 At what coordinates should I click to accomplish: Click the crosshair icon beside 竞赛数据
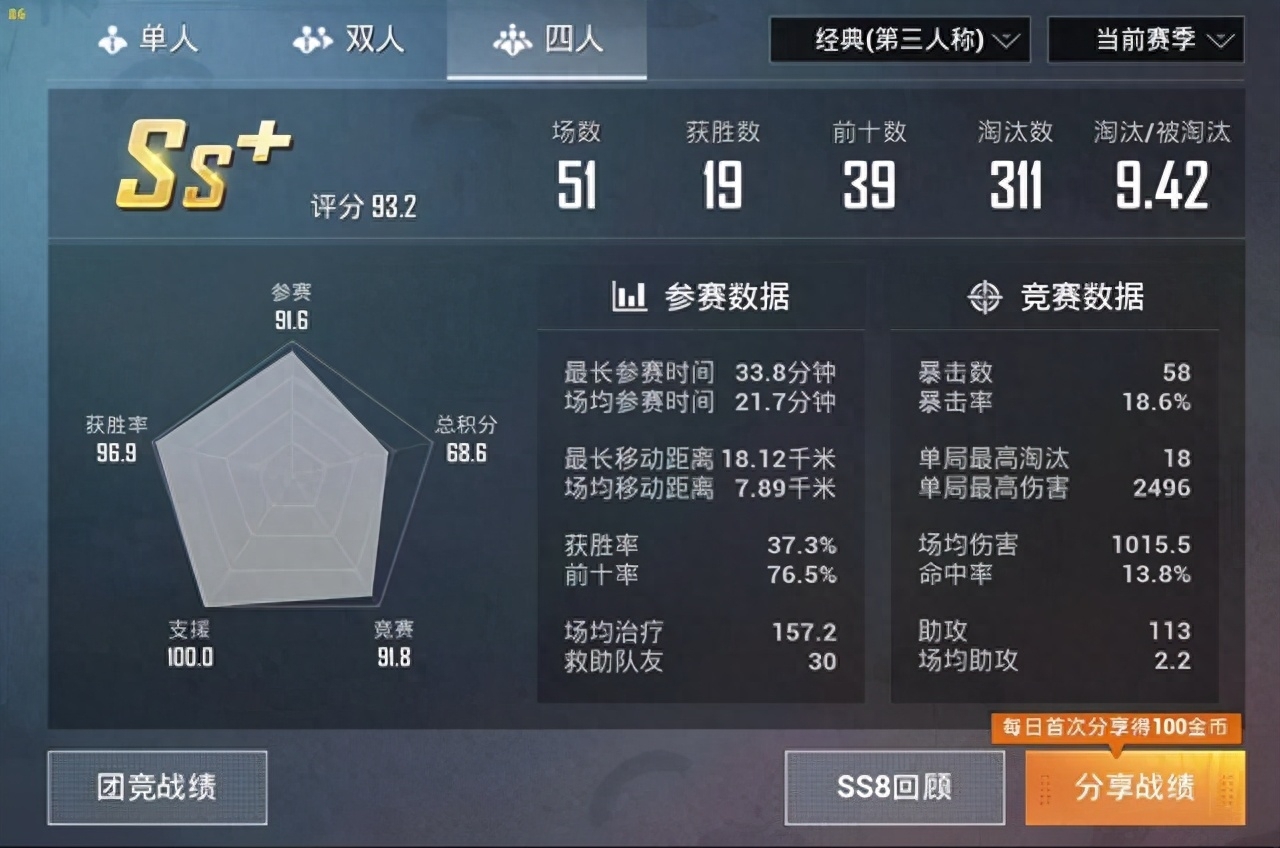point(986,297)
